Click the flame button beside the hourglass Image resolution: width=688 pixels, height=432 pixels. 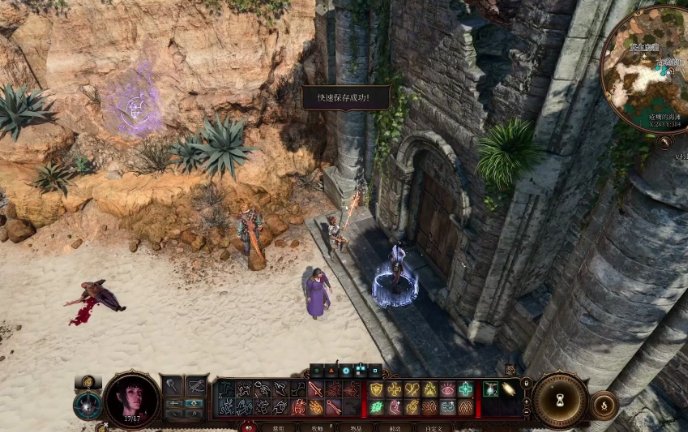pyautogui.click(x=603, y=404)
